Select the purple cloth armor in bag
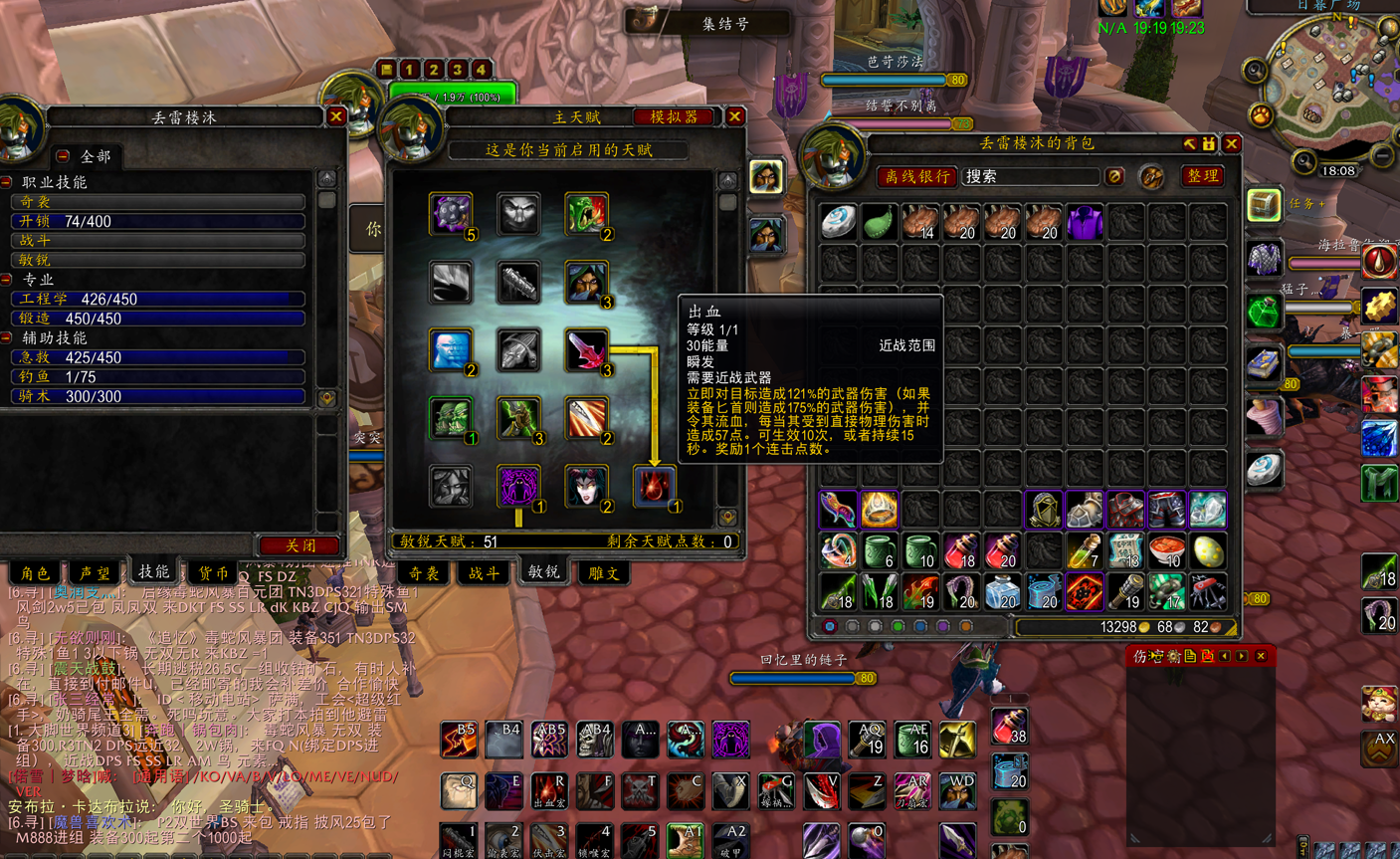This screenshot has width=1400, height=859. point(1084,222)
